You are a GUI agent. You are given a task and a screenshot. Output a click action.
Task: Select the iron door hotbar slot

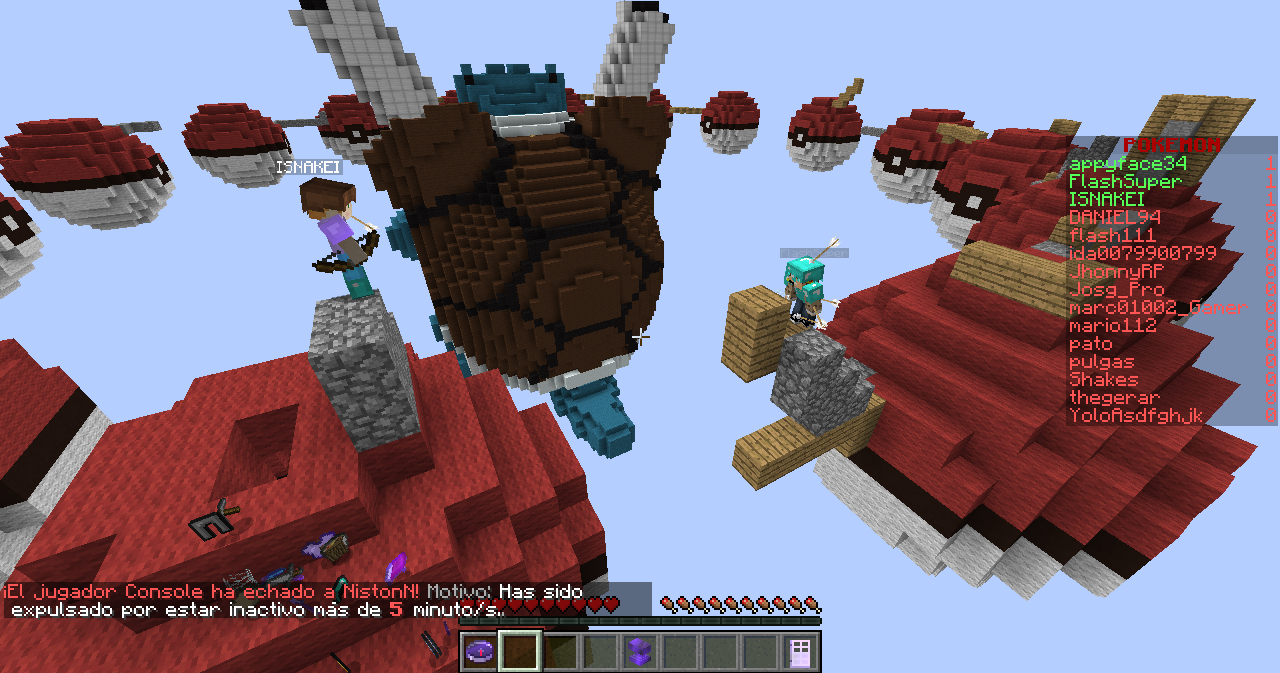(799, 652)
